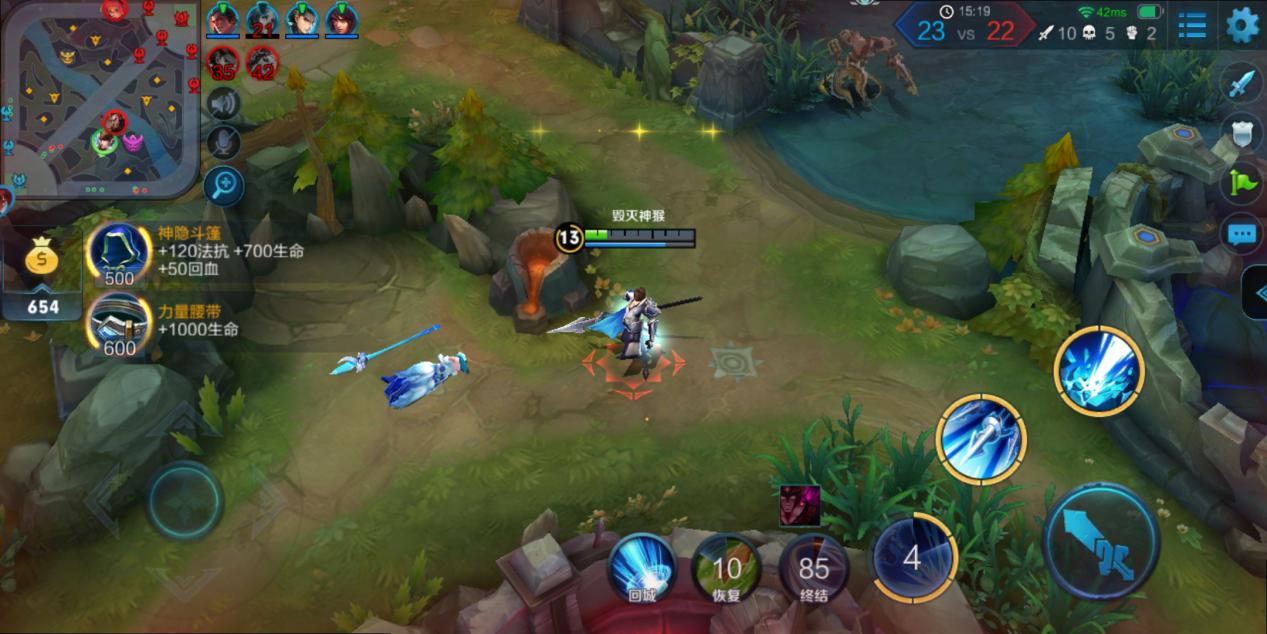
Task: Open the quick chat message button
Action: (1241, 235)
